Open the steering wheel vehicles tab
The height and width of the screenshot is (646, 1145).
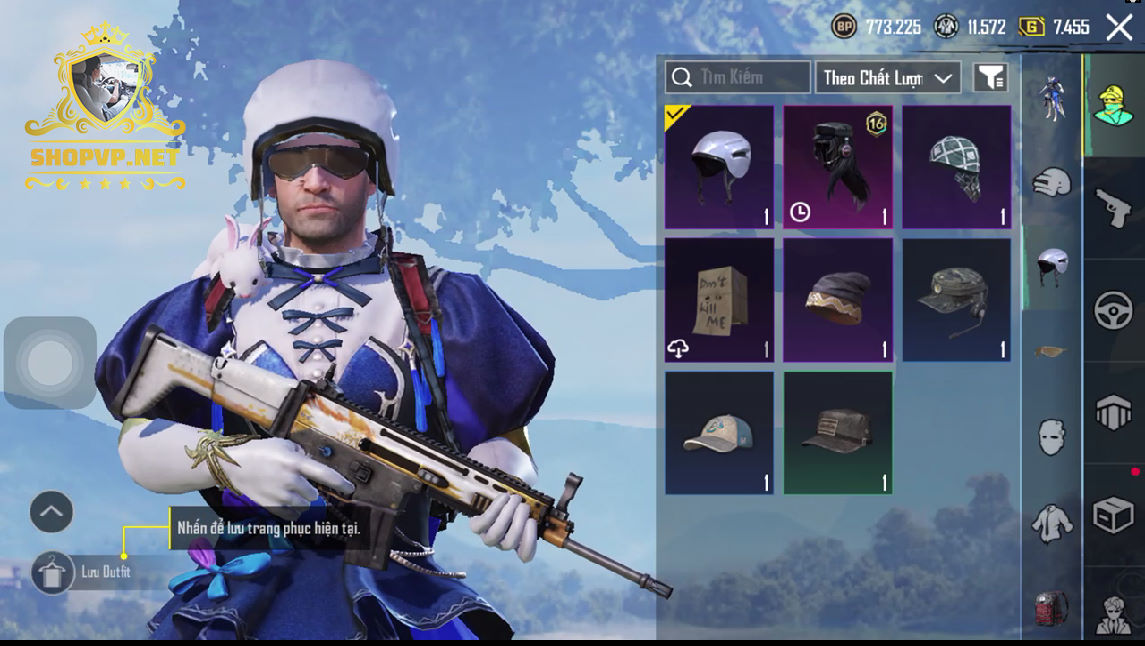(x=1113, y=311)
